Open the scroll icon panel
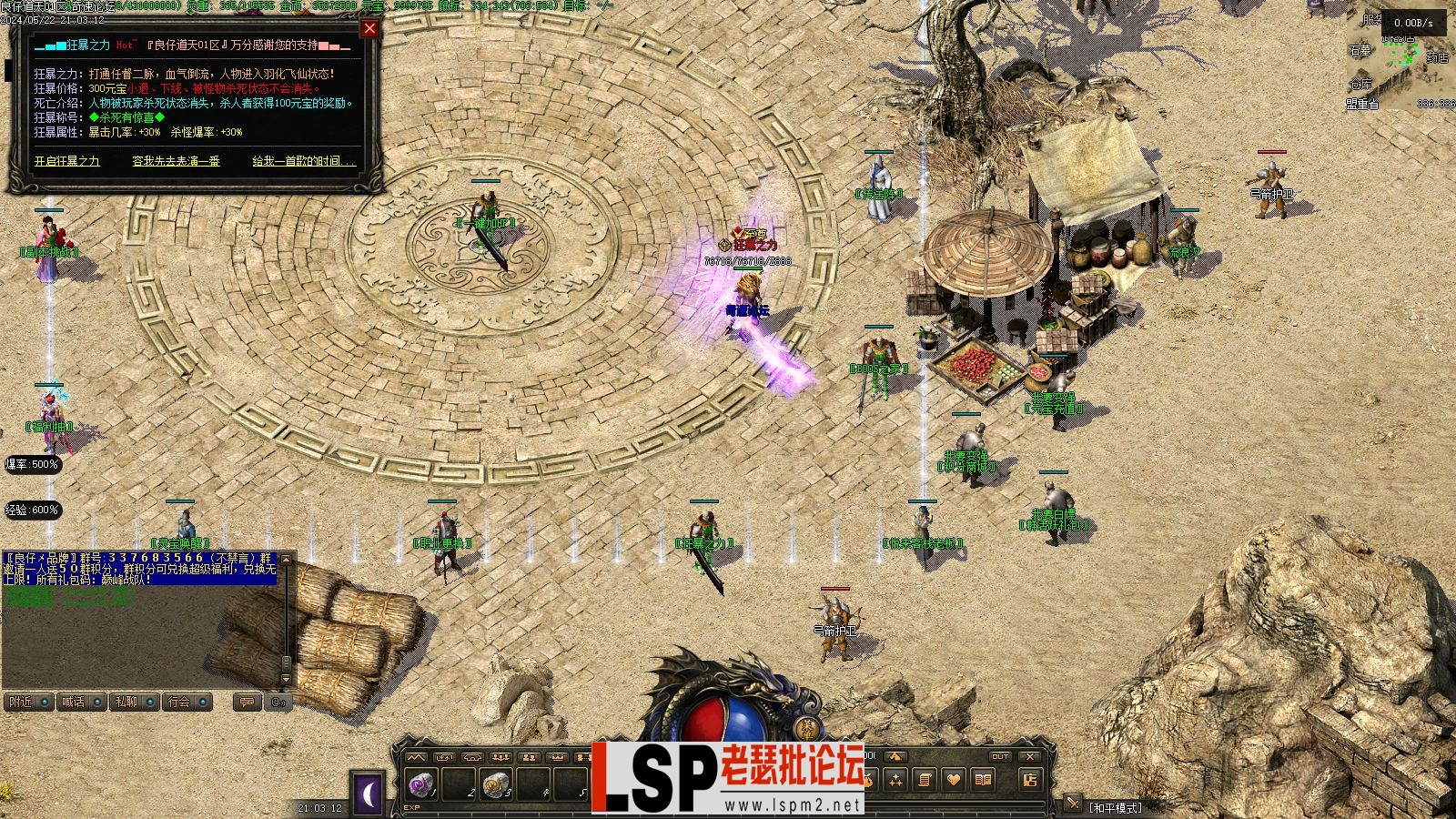 pyautogui.click(x=925, y=780)
